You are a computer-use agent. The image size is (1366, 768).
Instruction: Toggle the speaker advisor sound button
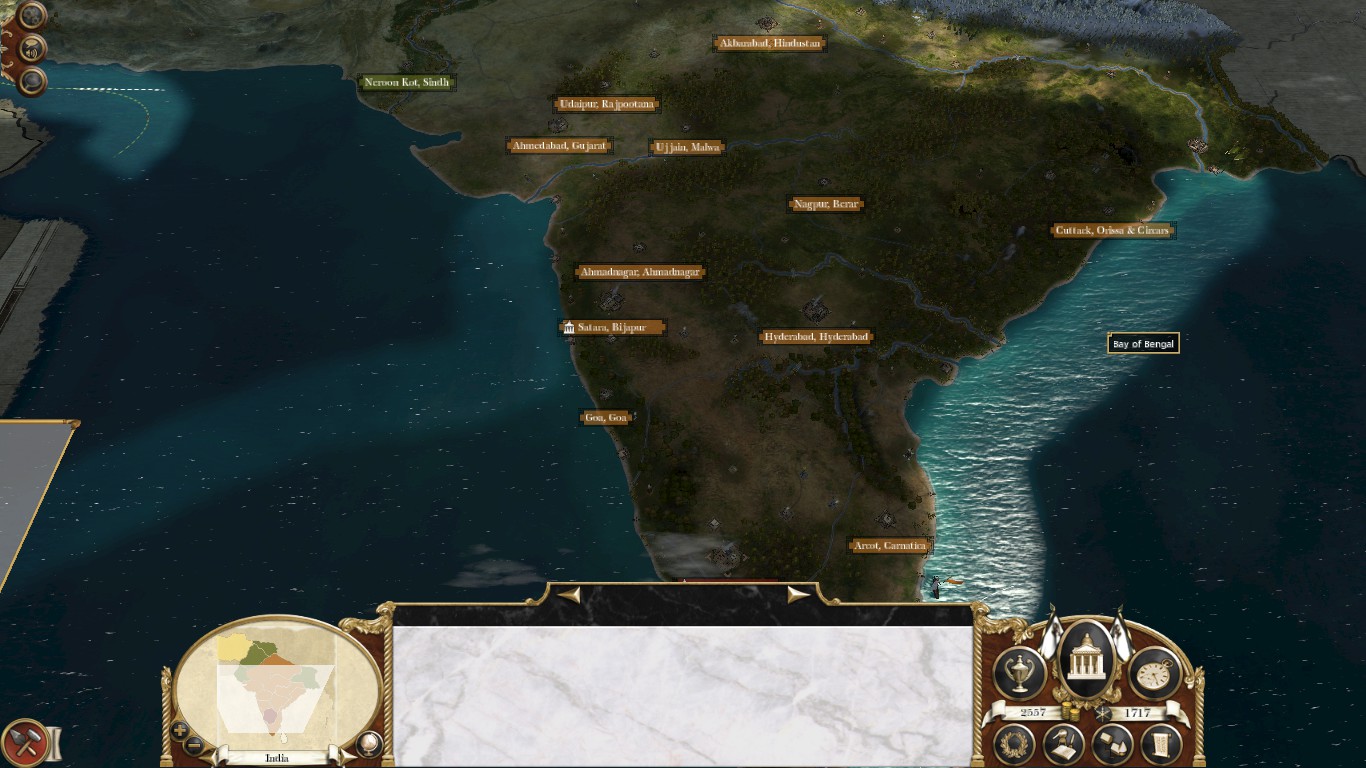[32, 48]
